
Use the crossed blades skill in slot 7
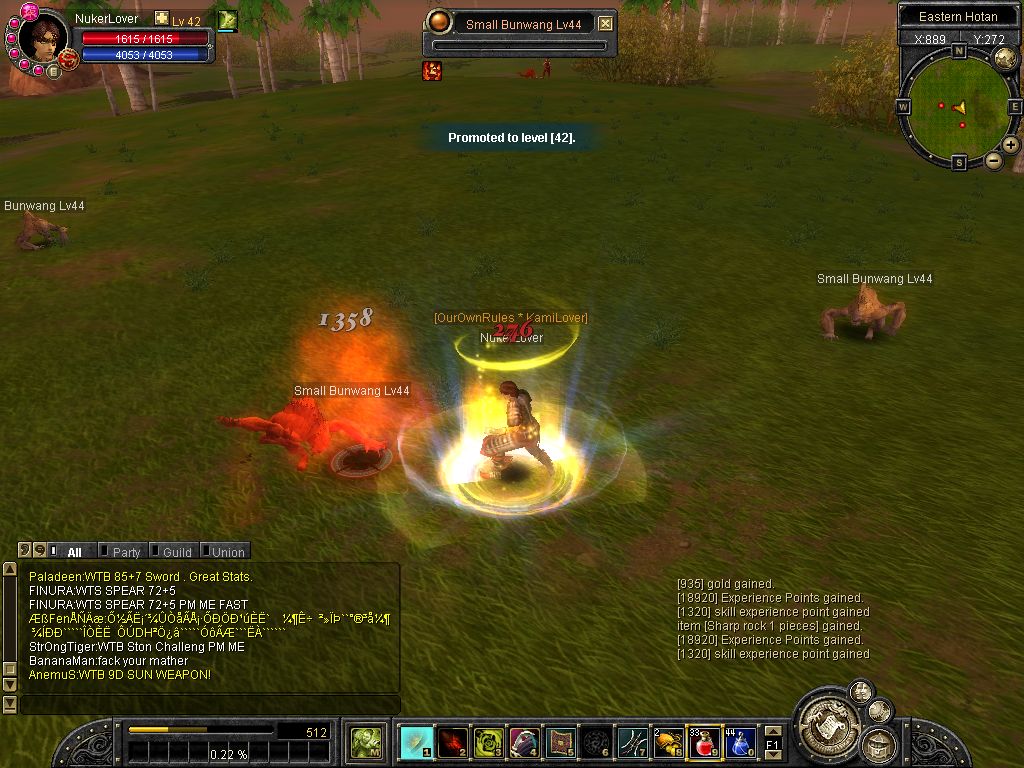632,742
